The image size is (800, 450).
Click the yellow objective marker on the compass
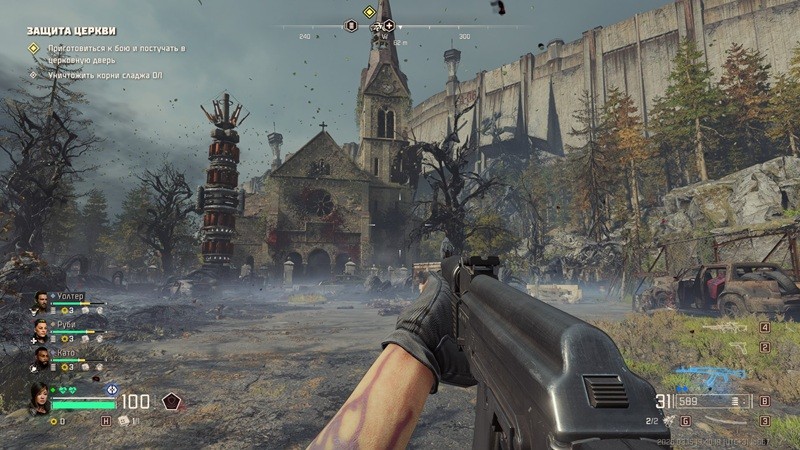coord(368,12)
